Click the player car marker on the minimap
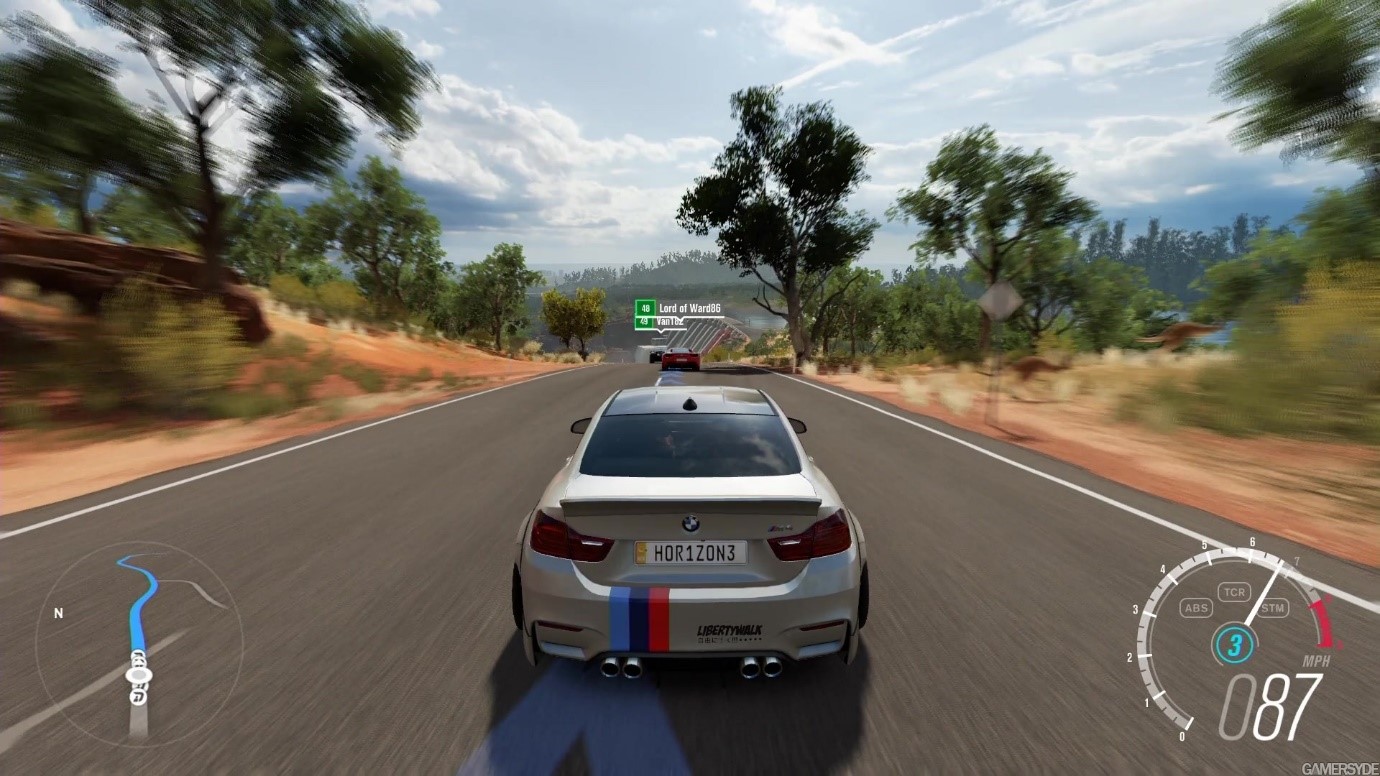1380x776 pixels. (138, 676)
